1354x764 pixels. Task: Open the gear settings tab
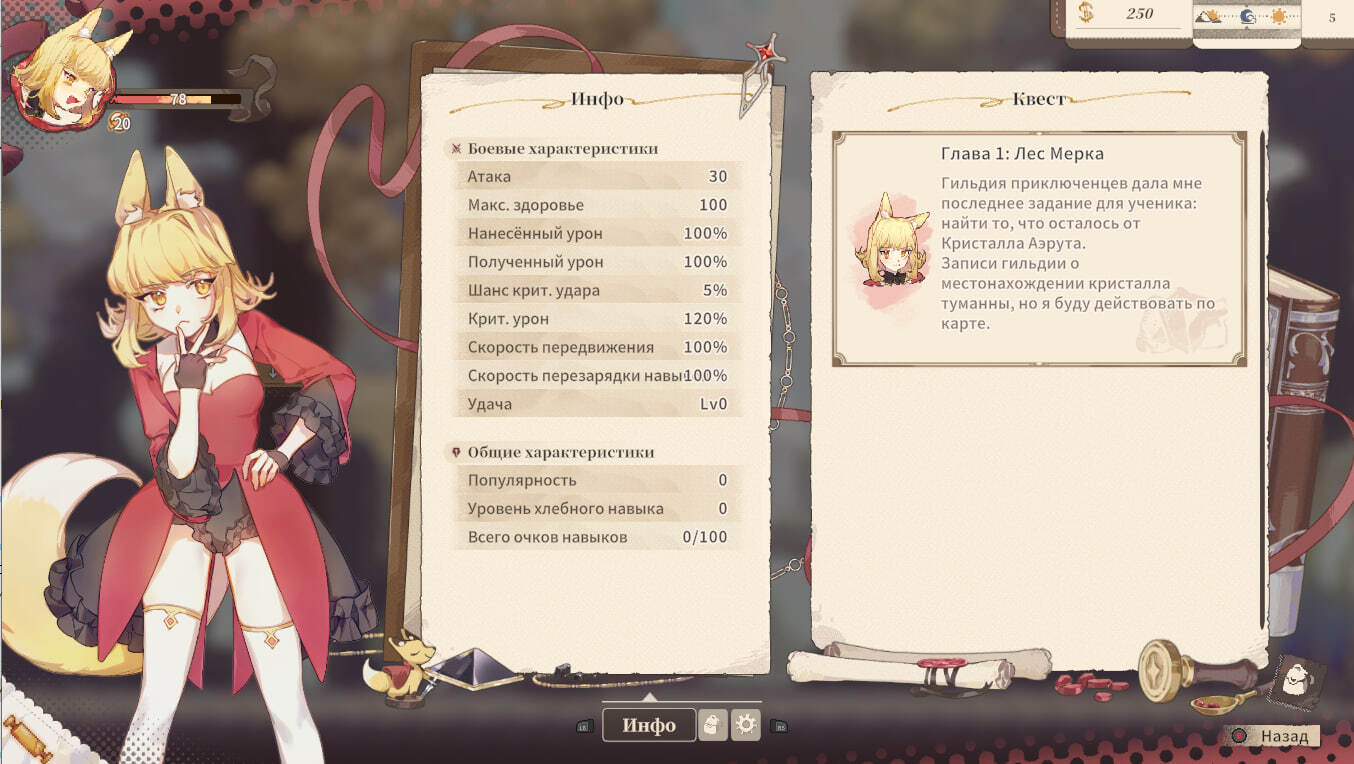[746, 725]
